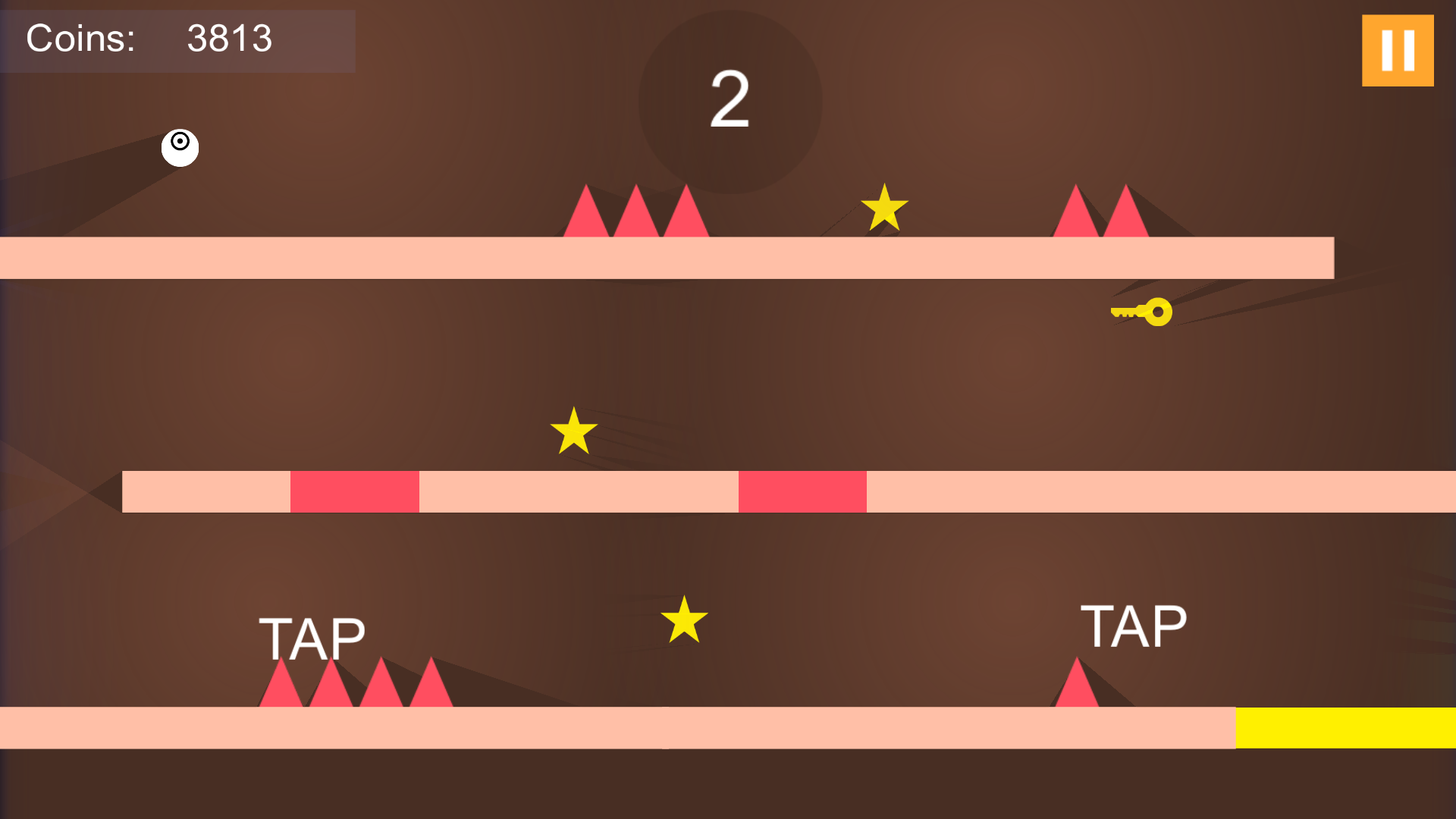This screenshot has width=1456, height=819.
Task: Select the white ball character
Action: pos(180,148)
